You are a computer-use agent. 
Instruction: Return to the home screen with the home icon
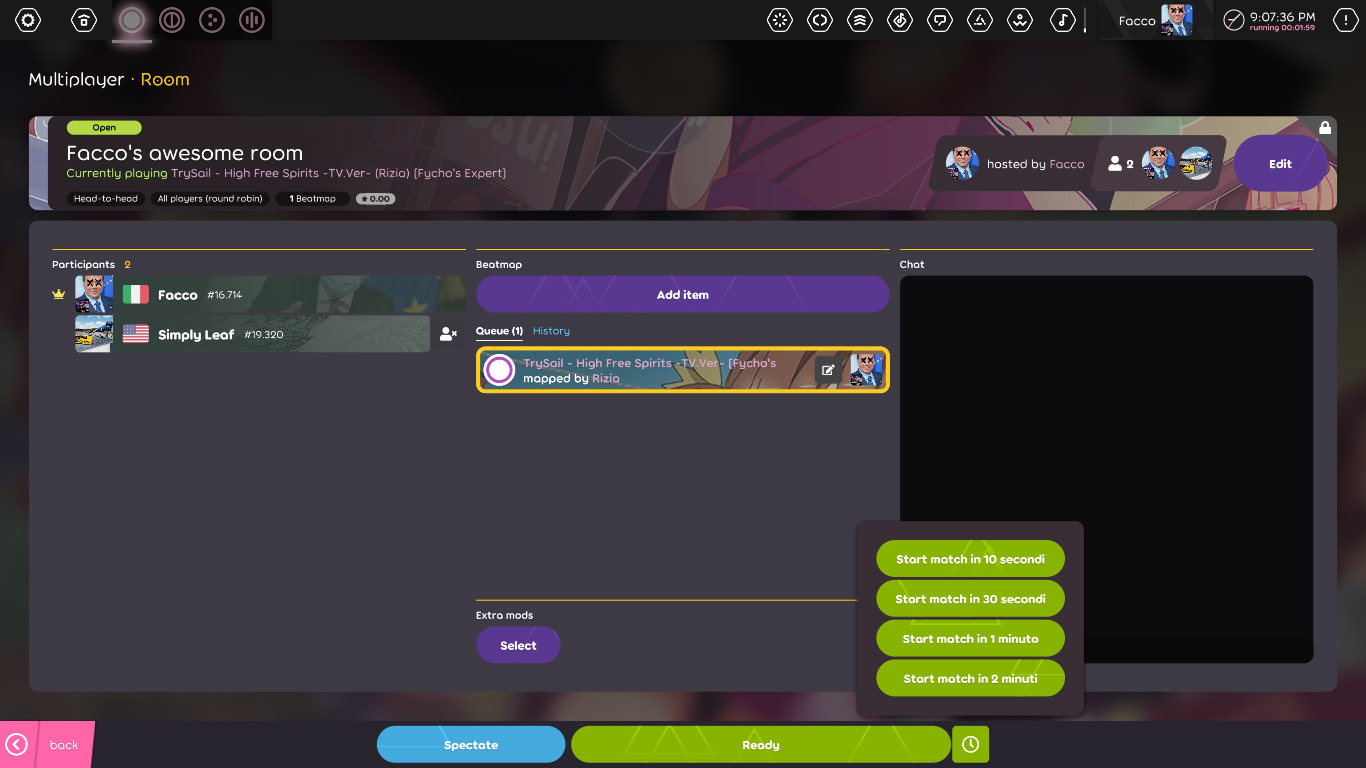(83, 20)
